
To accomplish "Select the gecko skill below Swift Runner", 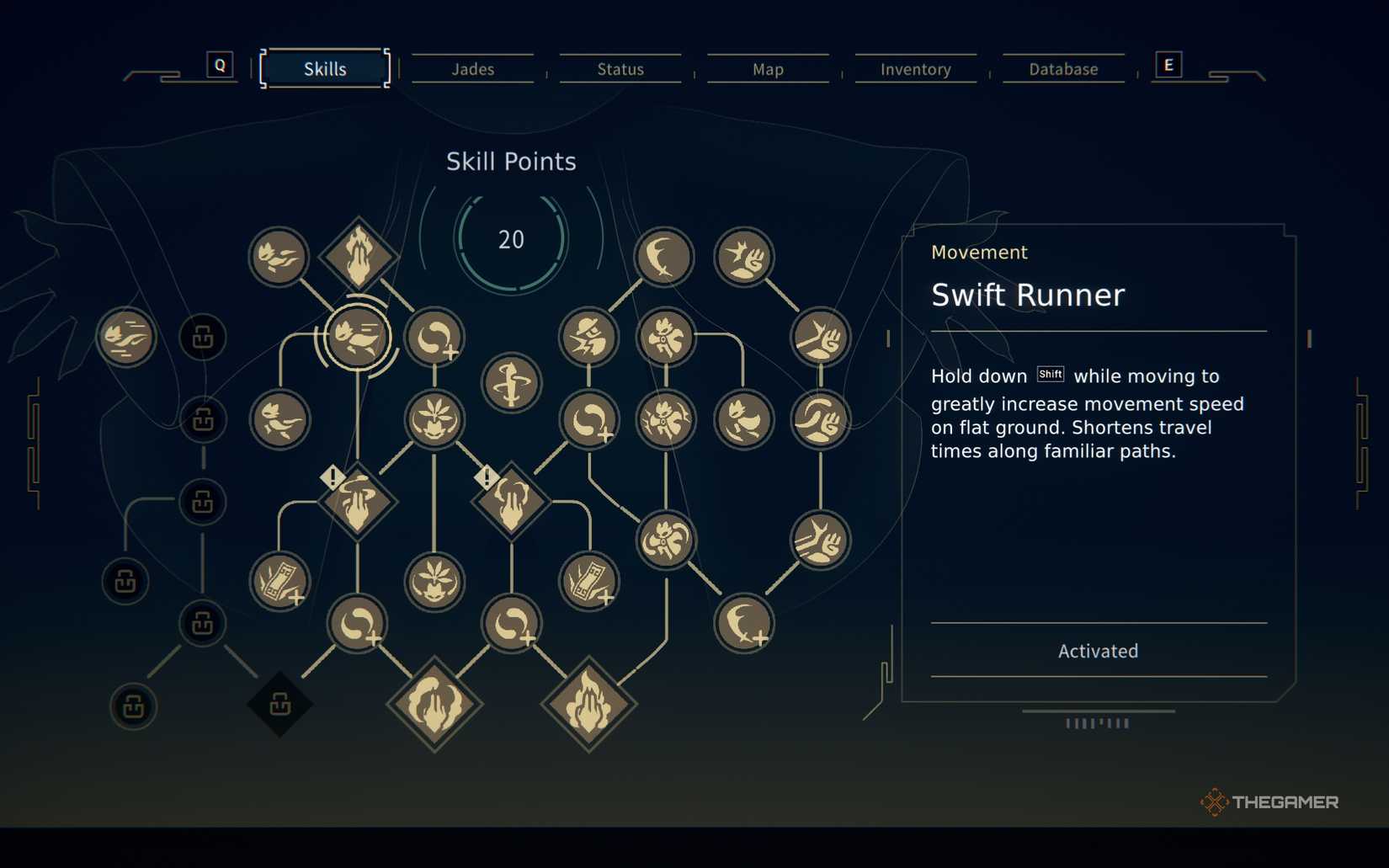I will 280,418.
